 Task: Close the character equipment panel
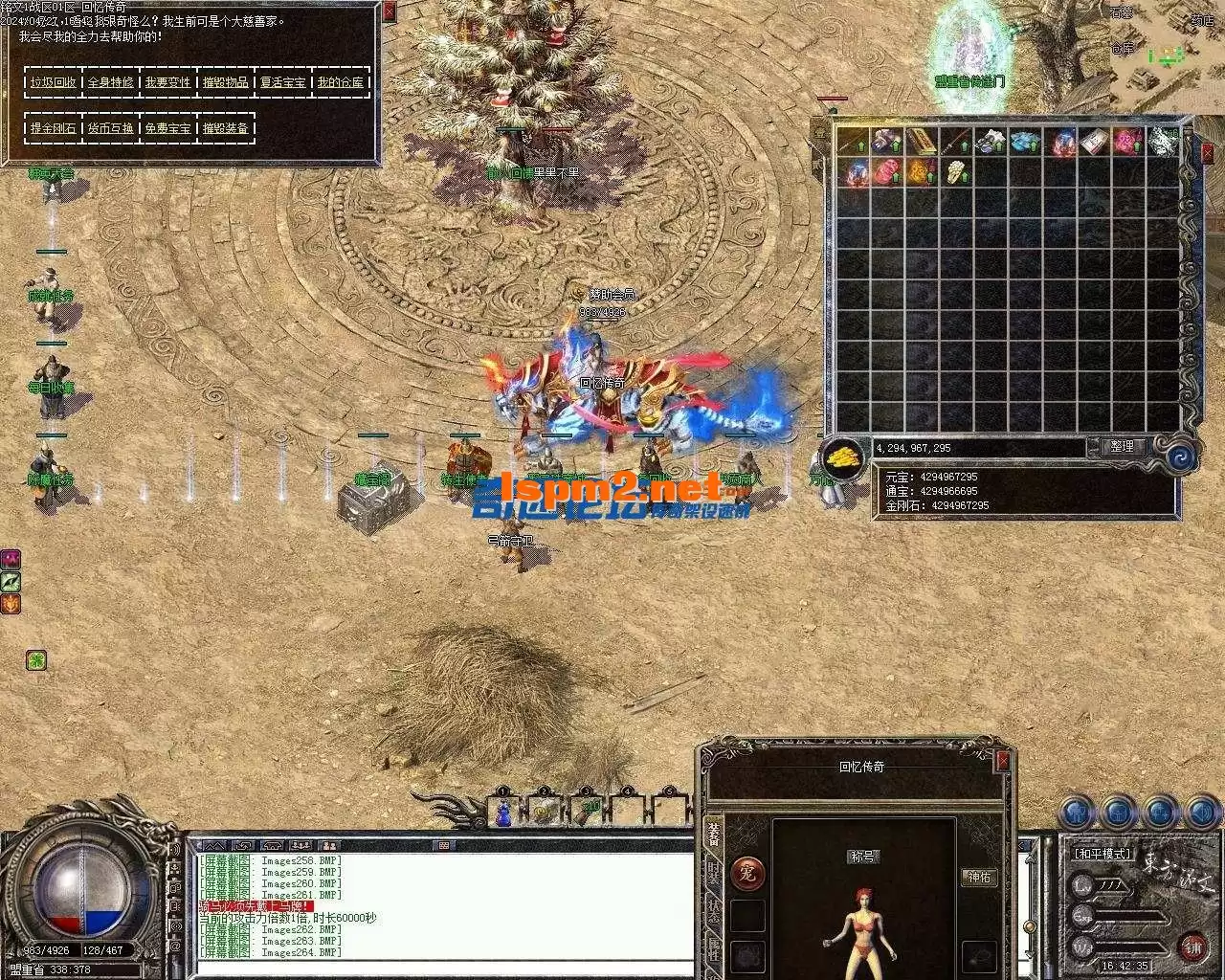[x=1002, y=762]
